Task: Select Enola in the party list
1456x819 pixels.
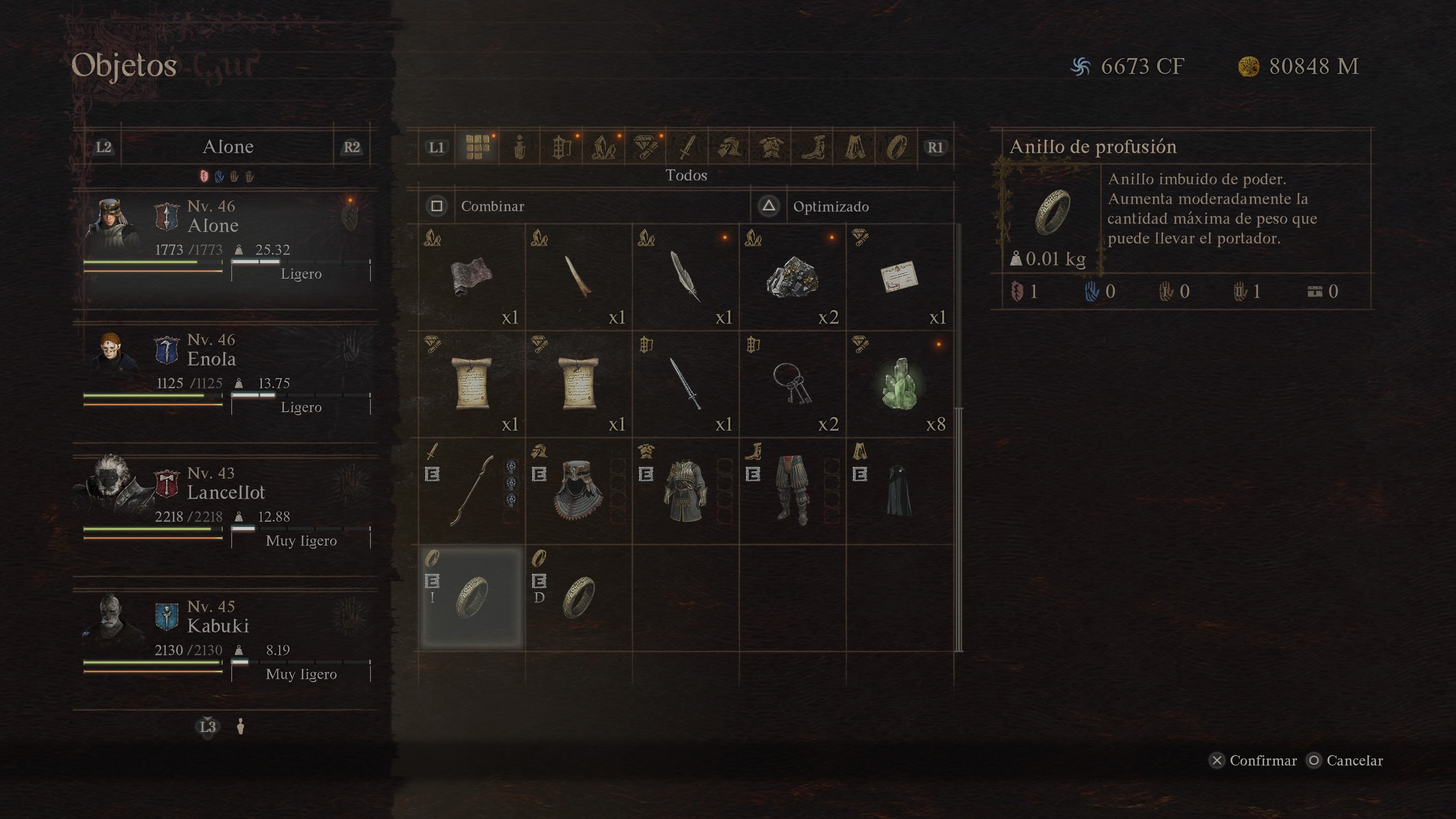Action: pyautogui.click(x=226, y=373)
